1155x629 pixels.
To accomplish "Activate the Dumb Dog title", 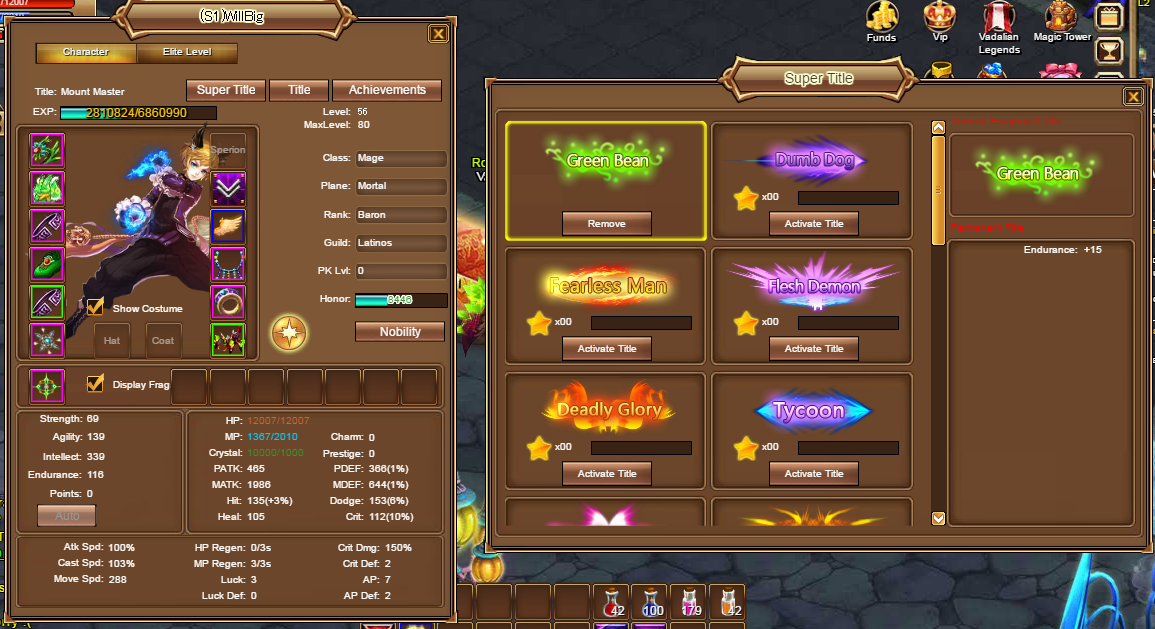I will pyautogui.click(x=813, y=224).
